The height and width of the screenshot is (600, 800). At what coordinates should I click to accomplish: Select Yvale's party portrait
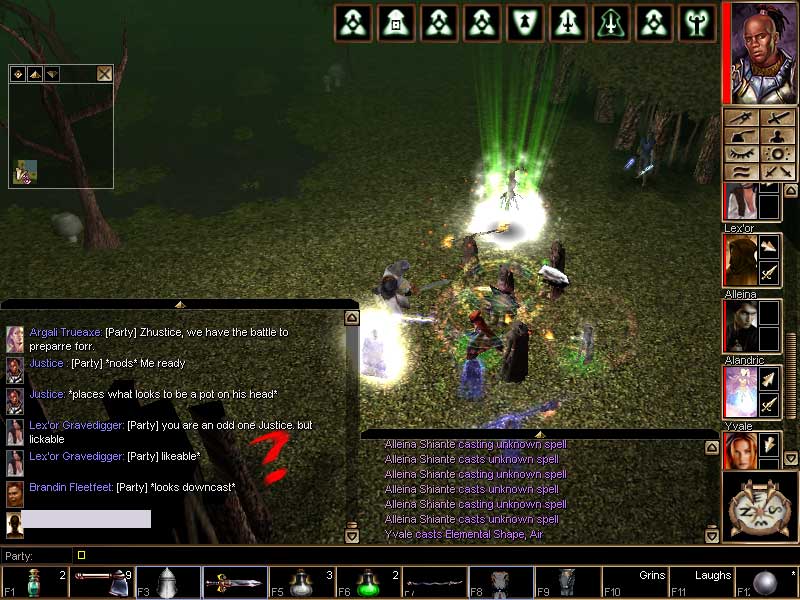(739, 451)
